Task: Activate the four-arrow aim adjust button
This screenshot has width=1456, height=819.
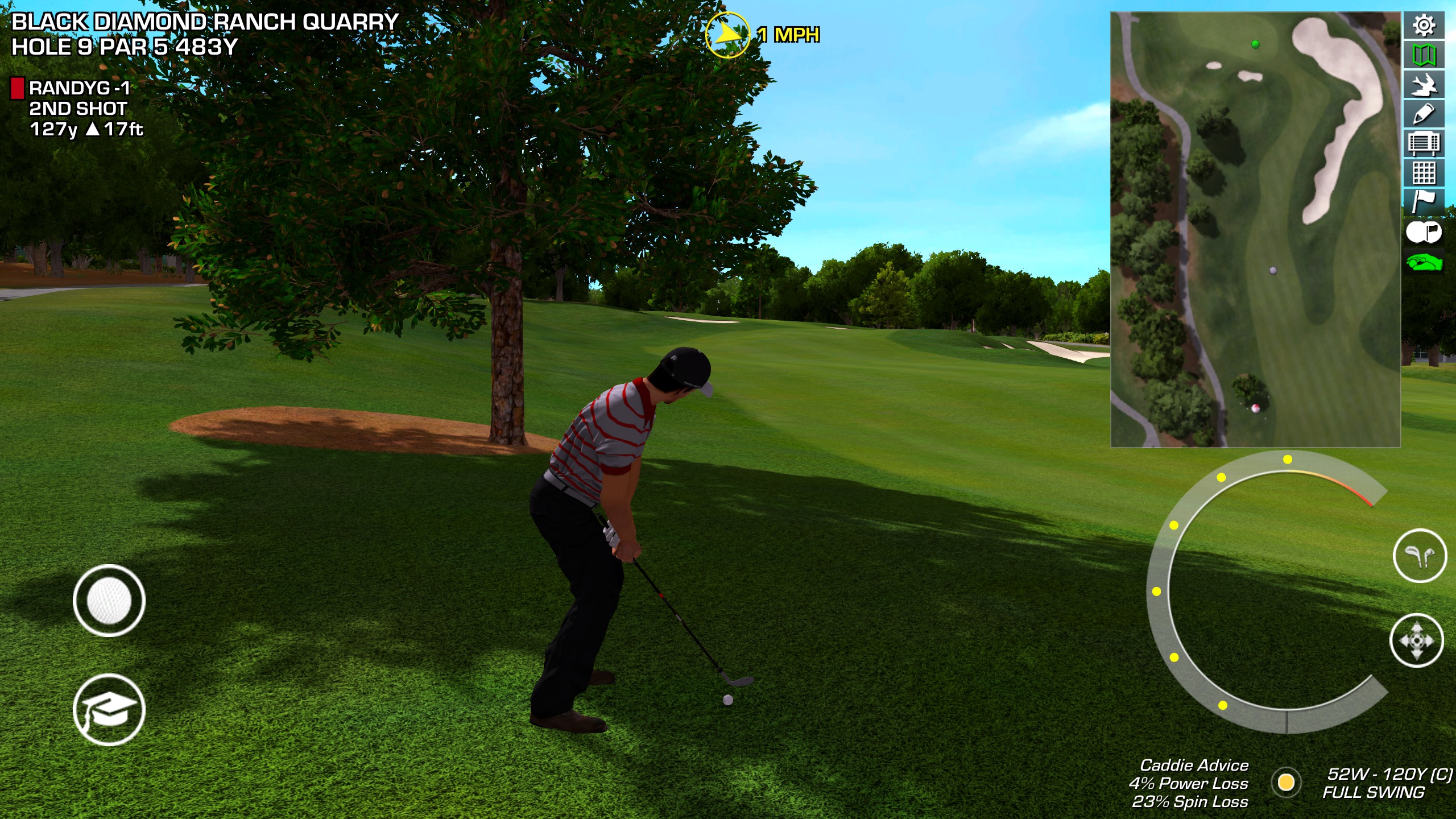Action: pos(1416,640)
